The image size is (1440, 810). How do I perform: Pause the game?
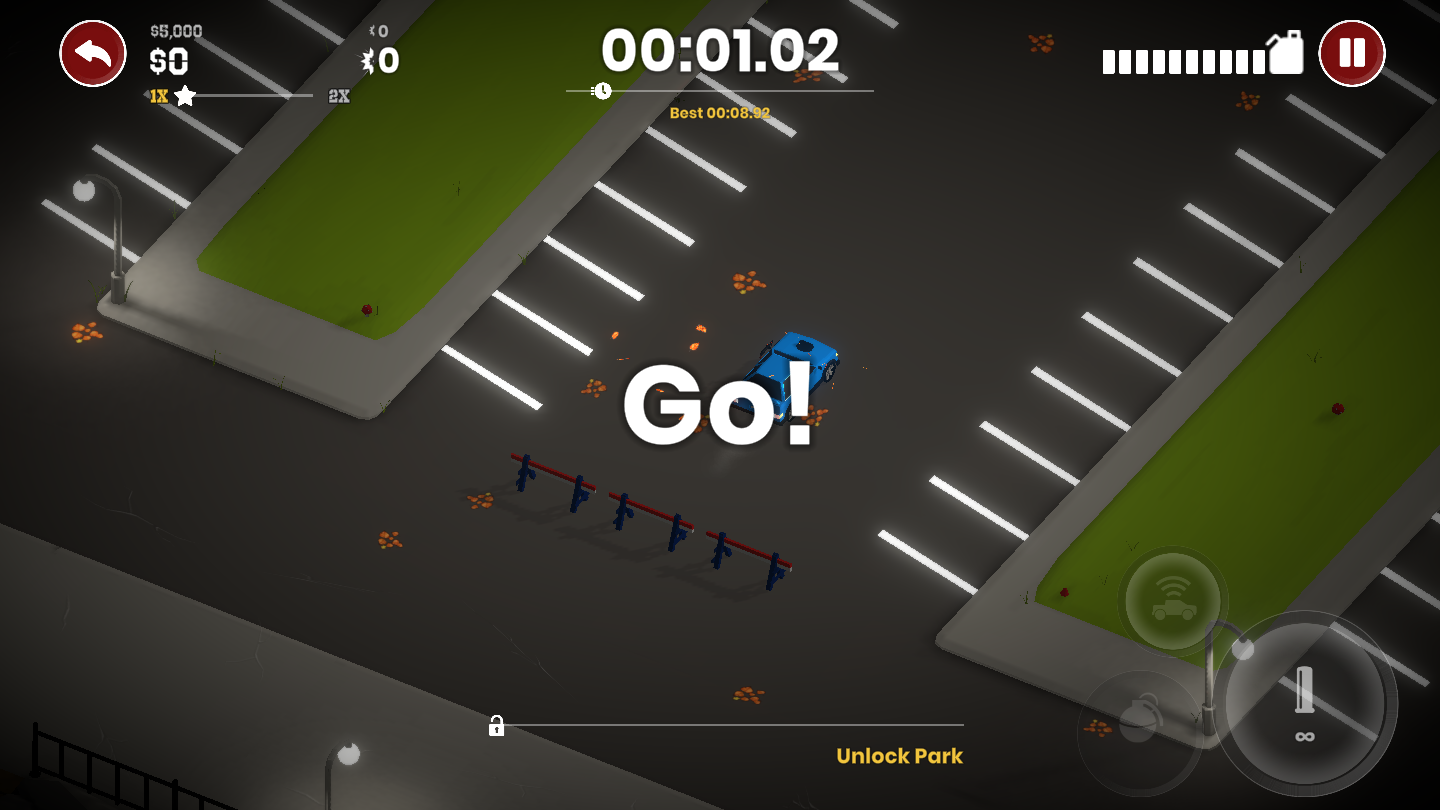point(1352,53)
